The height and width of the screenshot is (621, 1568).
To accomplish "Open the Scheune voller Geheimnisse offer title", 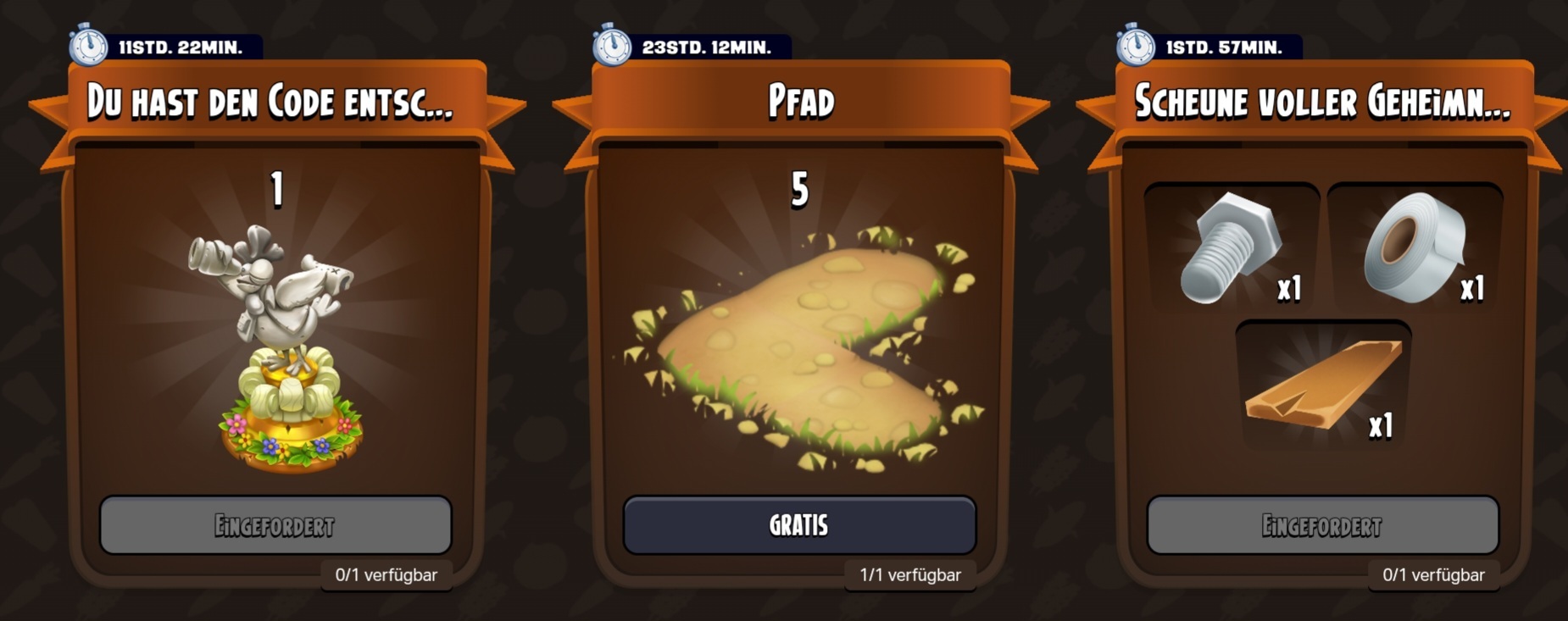I will pos(1322,103).
